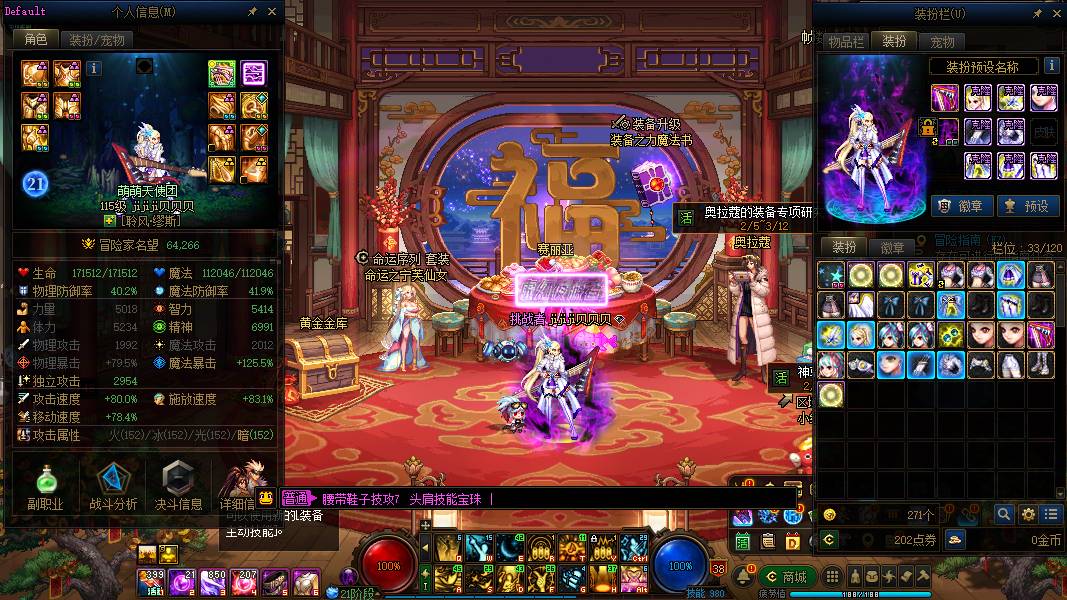The image size is (1067, 600).
Task: Switch to the 物品栏 items tab
Action: click(x=845, y=42)
